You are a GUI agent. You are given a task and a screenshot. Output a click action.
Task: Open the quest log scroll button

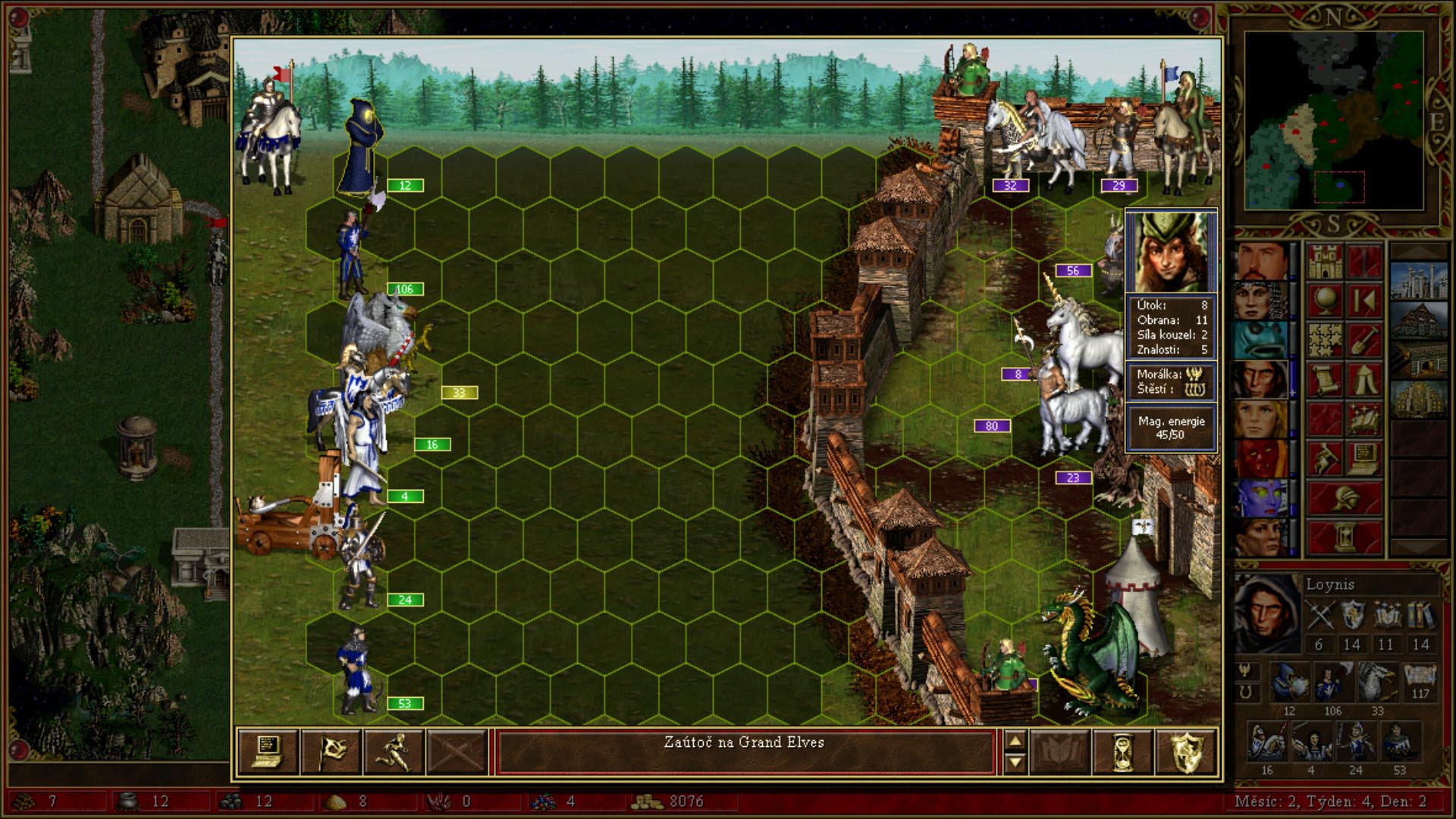[1324, 380]
